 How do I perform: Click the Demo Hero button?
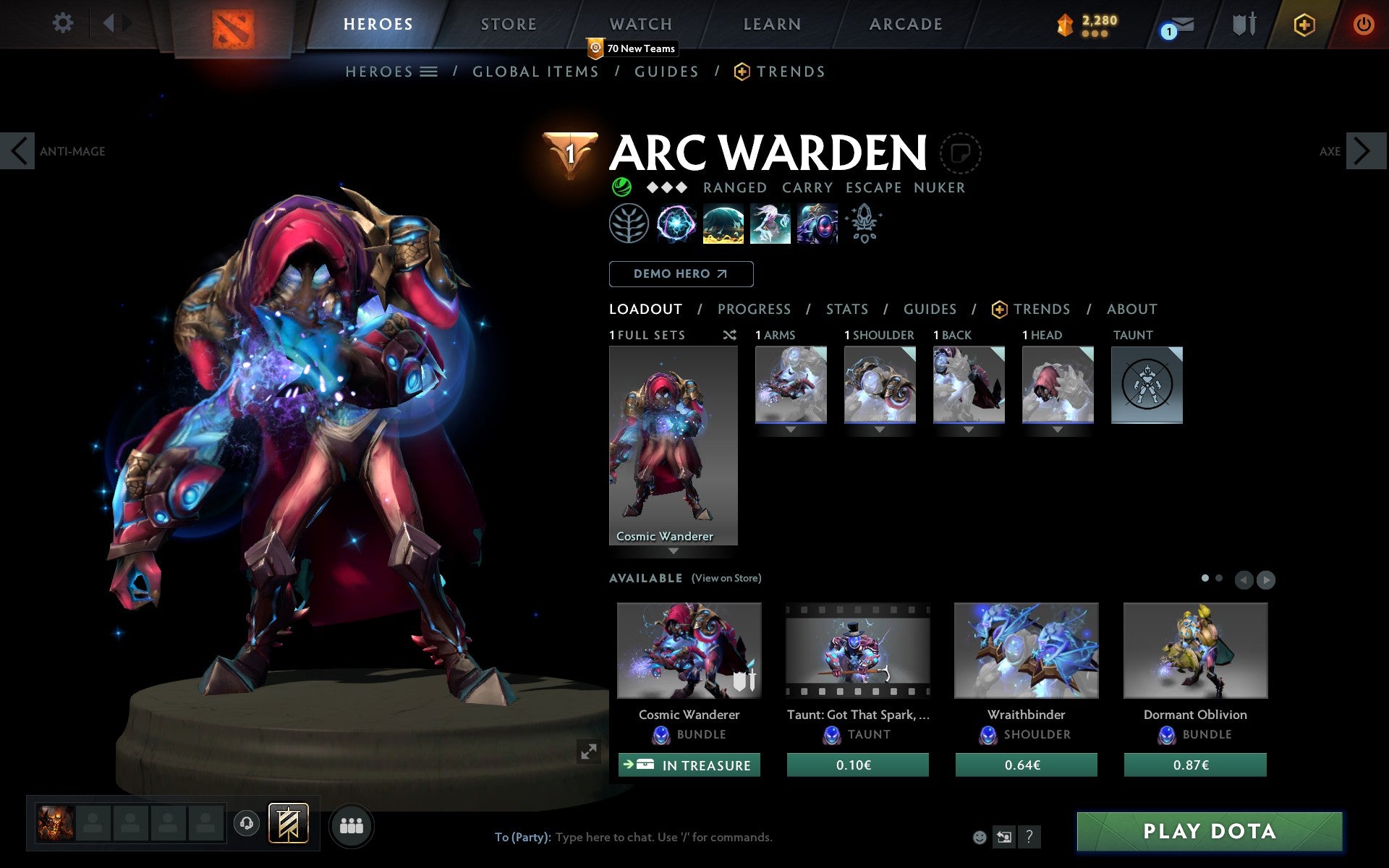click(x=681, y=273)
